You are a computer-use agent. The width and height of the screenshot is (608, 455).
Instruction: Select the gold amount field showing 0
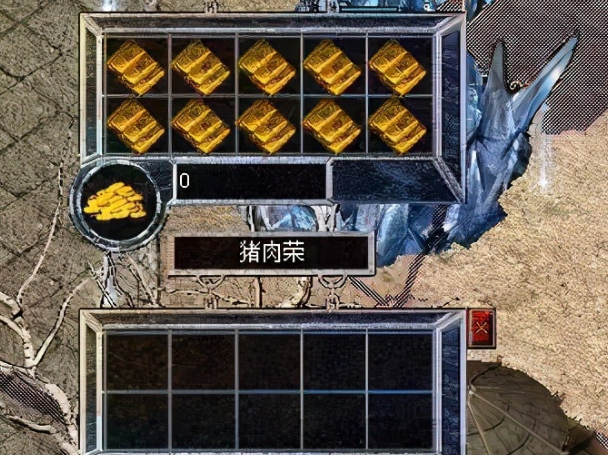click(x=250, y=181)
